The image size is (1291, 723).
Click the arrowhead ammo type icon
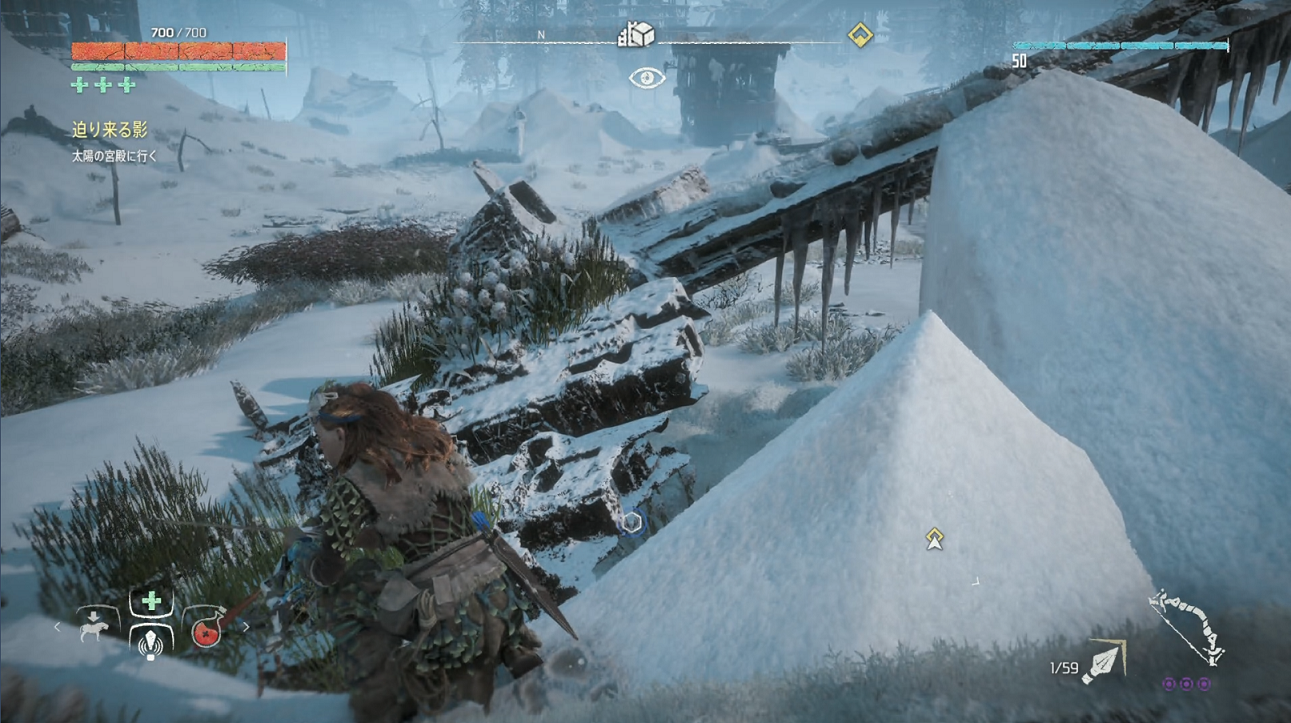tap(1105, 662)
